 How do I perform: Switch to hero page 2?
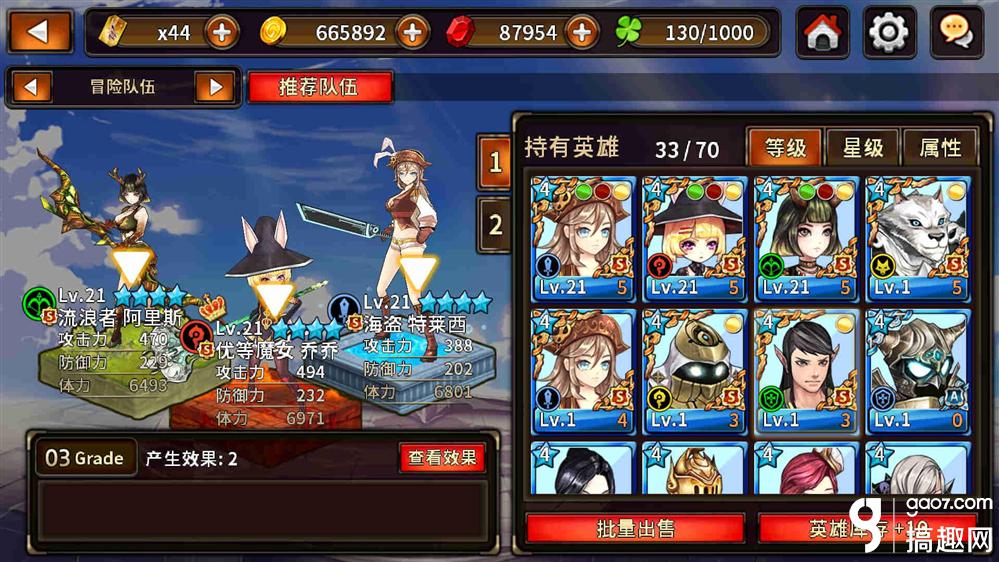click(x=495, y=224)
